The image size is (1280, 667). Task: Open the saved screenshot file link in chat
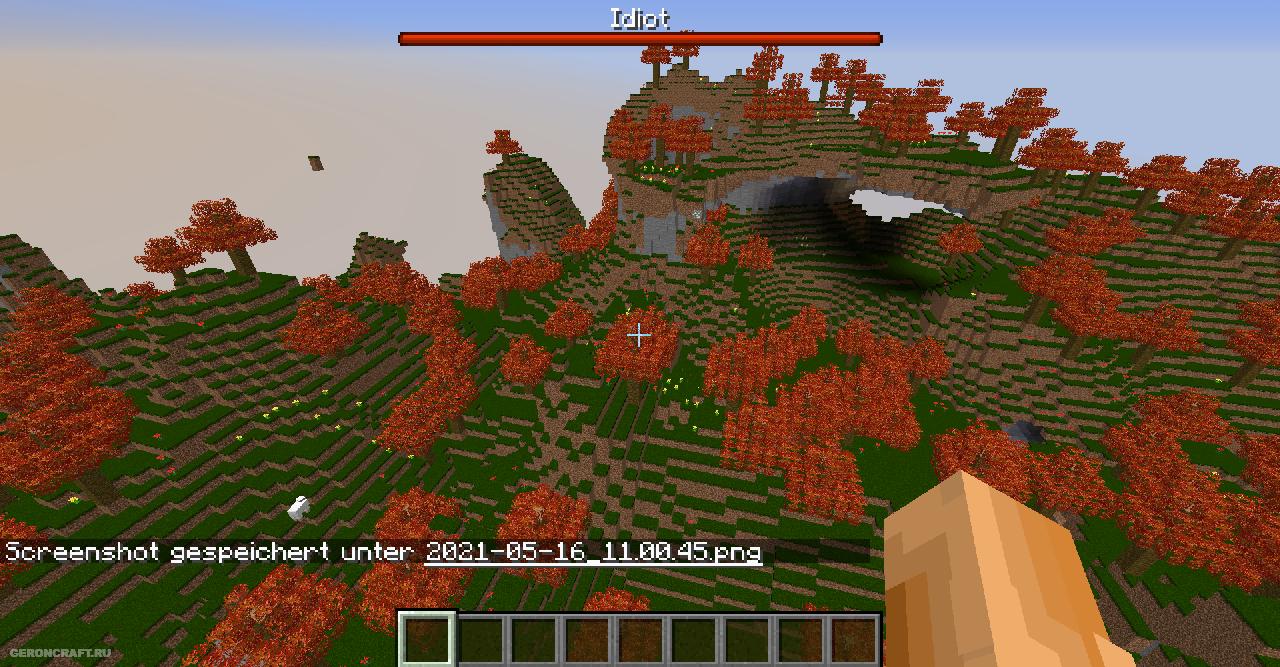coord(593,552)
